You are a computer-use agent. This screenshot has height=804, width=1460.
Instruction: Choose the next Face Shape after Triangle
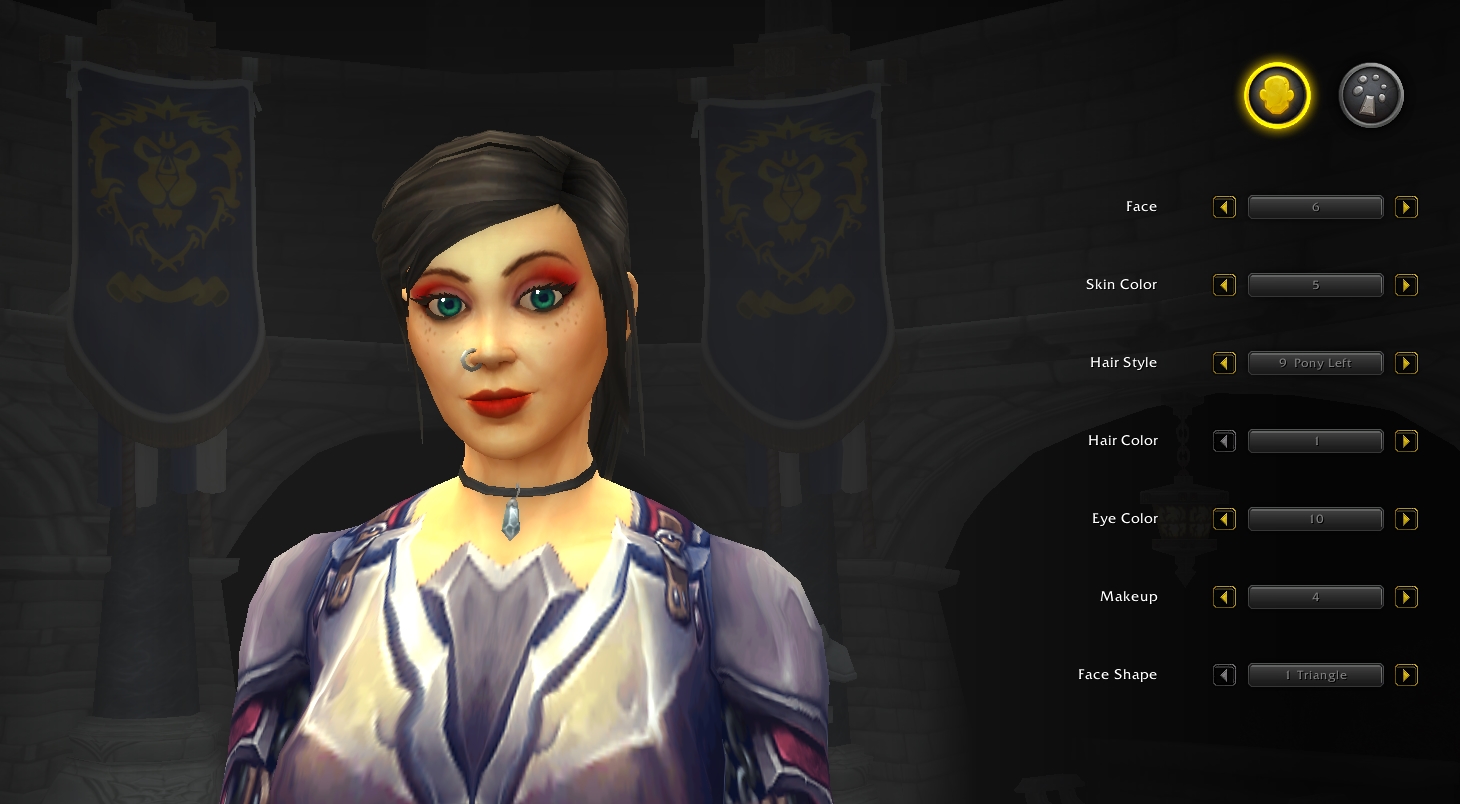(x=1406, y=675)
